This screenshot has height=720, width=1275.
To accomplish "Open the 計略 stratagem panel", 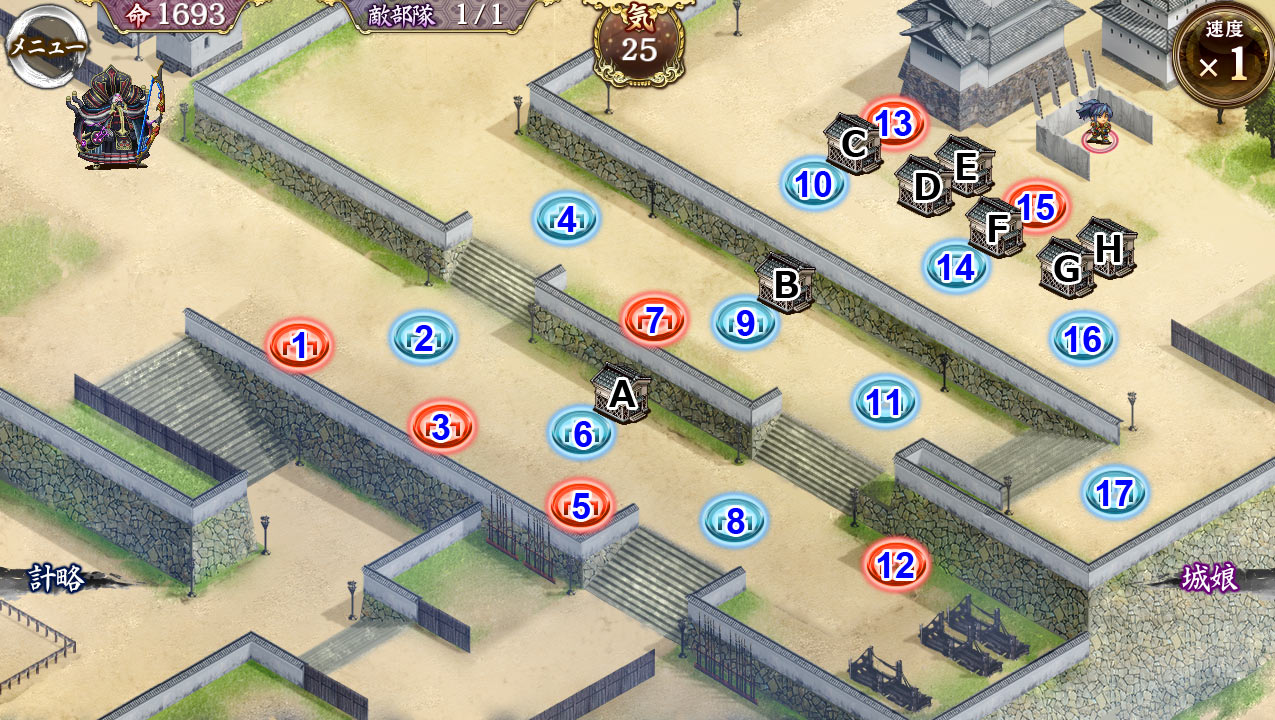I will click(55, 579).
